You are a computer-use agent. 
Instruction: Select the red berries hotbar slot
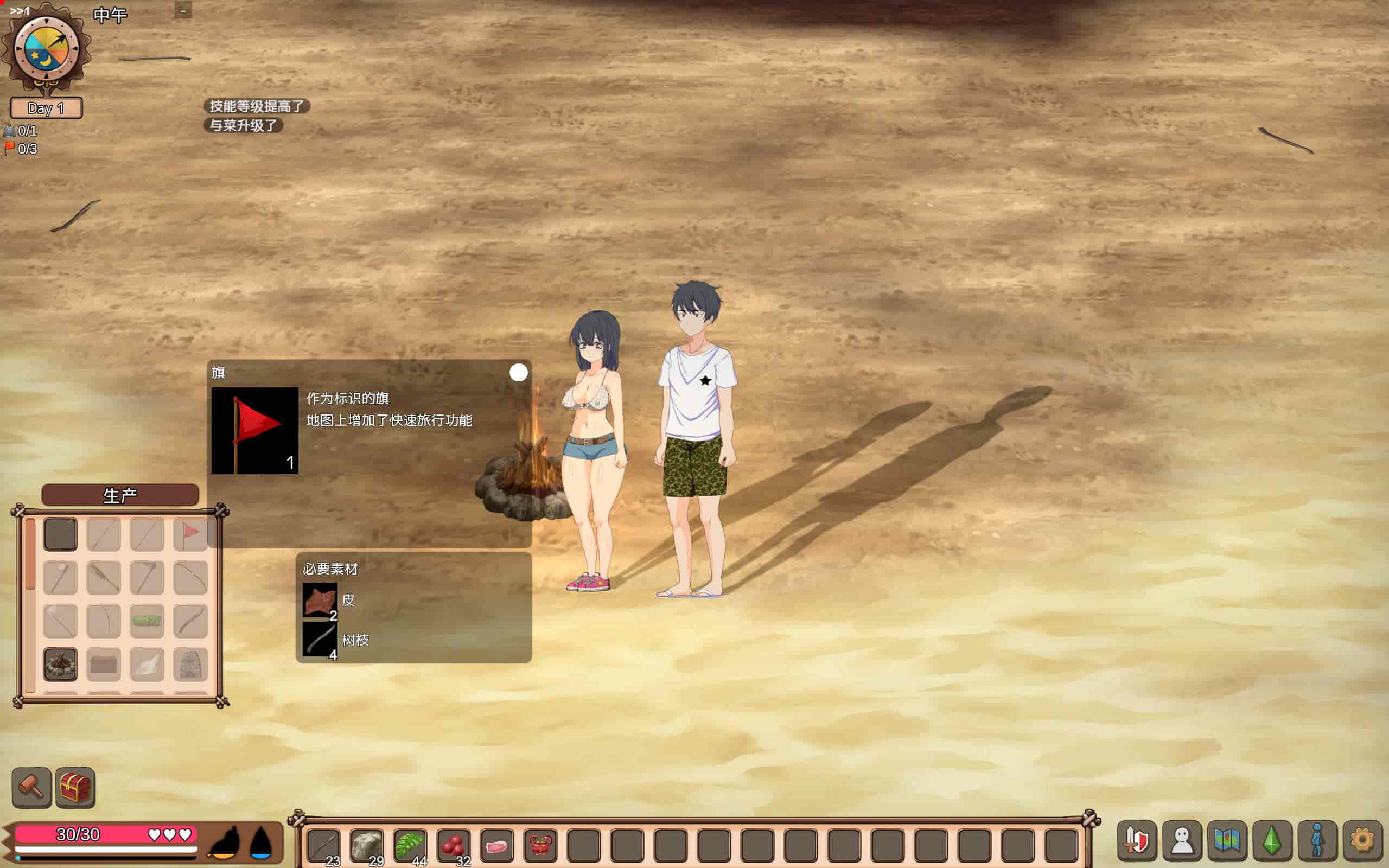[454, 845]
